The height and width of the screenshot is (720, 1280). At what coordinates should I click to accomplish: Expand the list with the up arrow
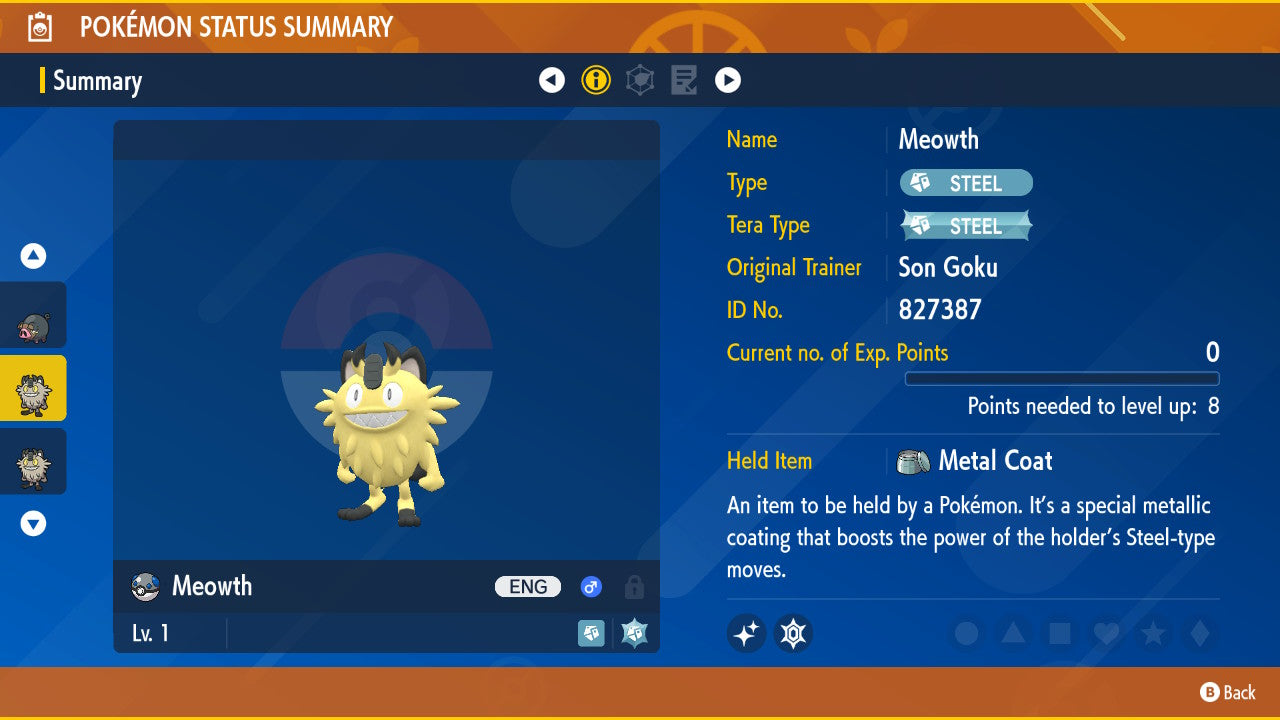tap(33, 256)
